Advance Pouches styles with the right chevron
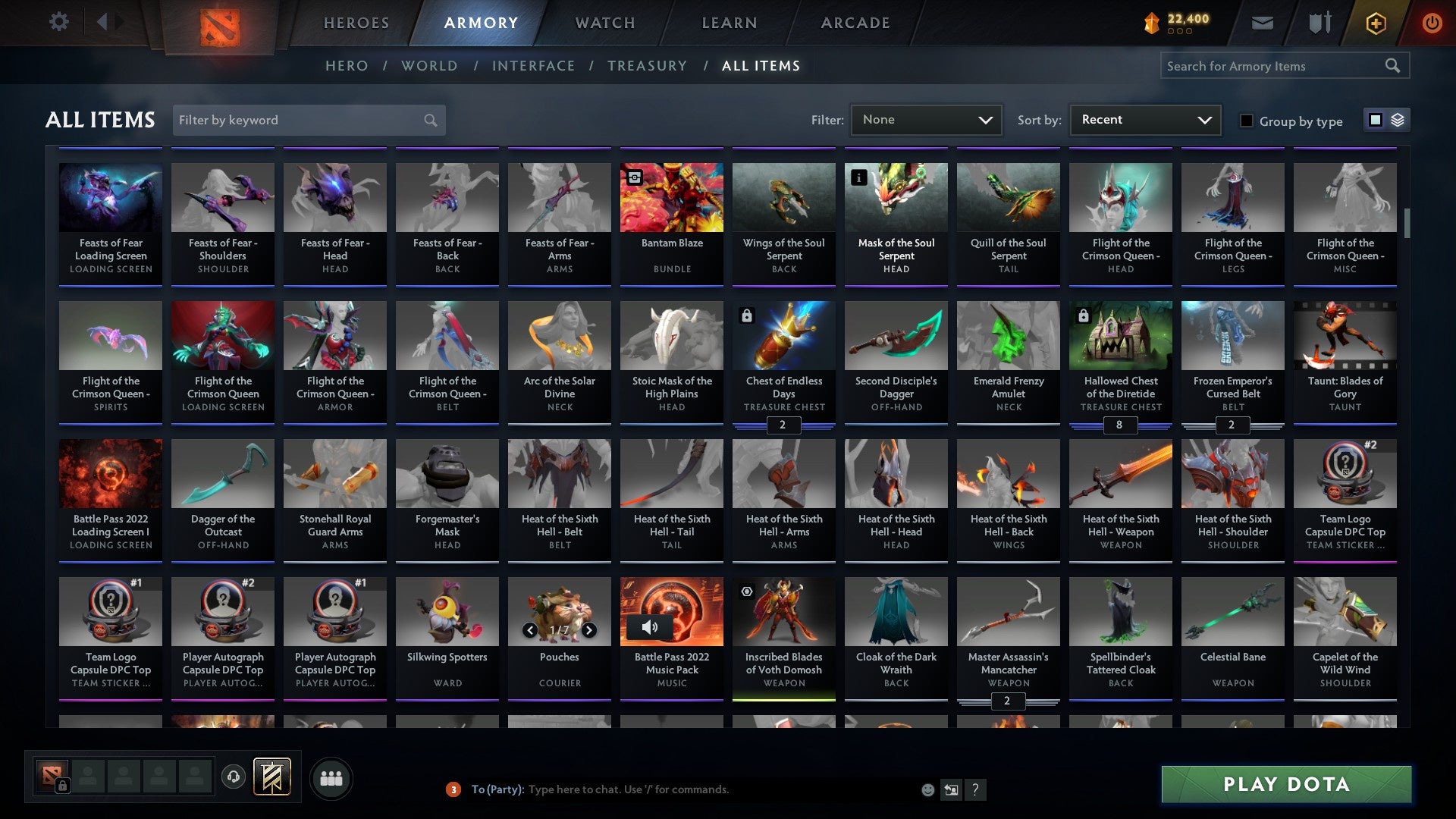1456x819 pixels. click(588, 629)
